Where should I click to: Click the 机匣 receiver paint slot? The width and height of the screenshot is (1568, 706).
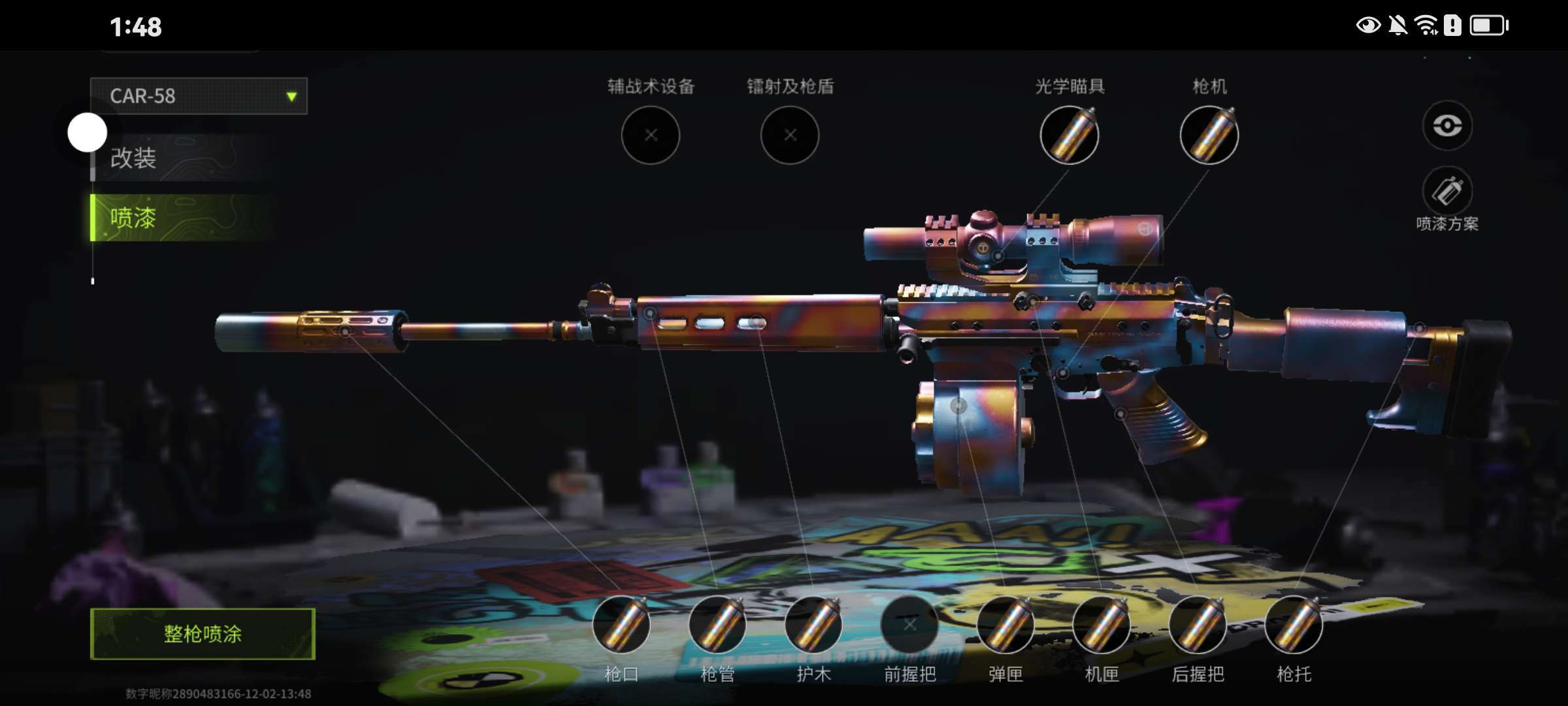1102,625
